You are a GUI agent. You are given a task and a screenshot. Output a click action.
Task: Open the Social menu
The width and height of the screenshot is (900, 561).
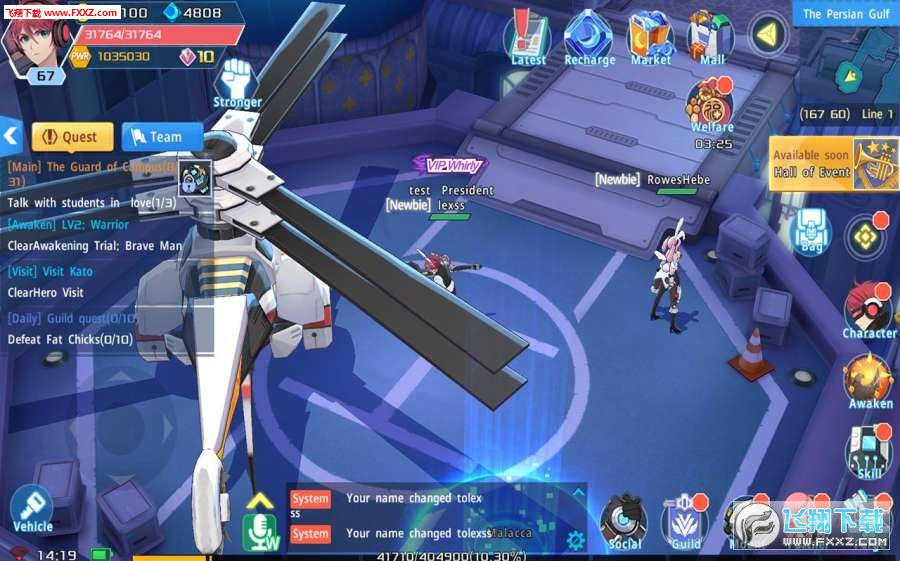(625, 522)
